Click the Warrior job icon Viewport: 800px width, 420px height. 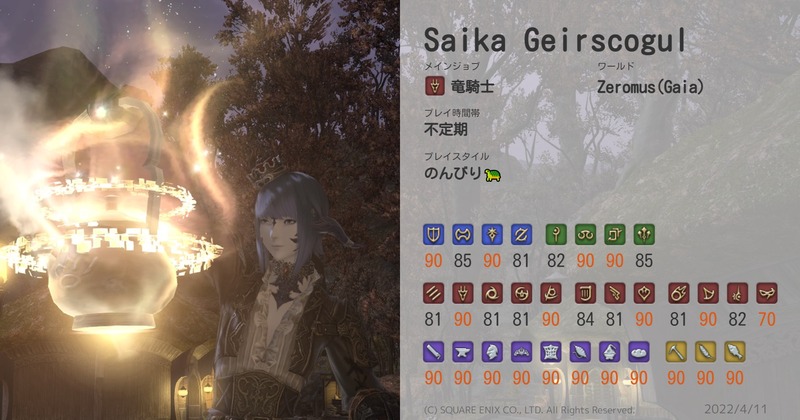tap(463, 235)
